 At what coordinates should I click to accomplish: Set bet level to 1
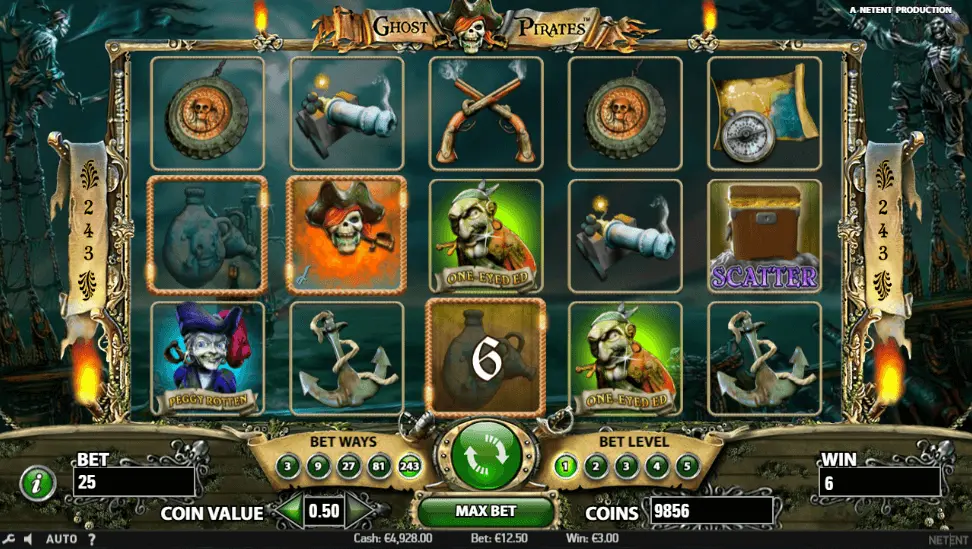(x=565, y=466)
